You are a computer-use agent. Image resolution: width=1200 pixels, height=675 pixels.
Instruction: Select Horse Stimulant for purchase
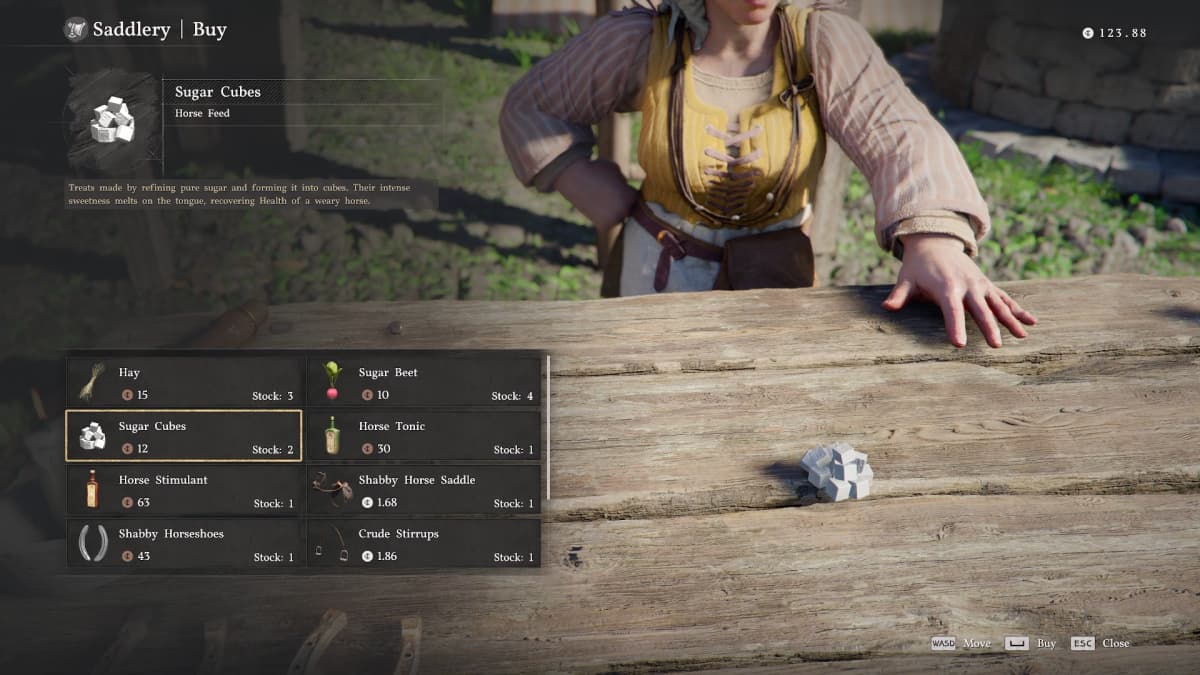pyautogui.click(x=184, y=490)
